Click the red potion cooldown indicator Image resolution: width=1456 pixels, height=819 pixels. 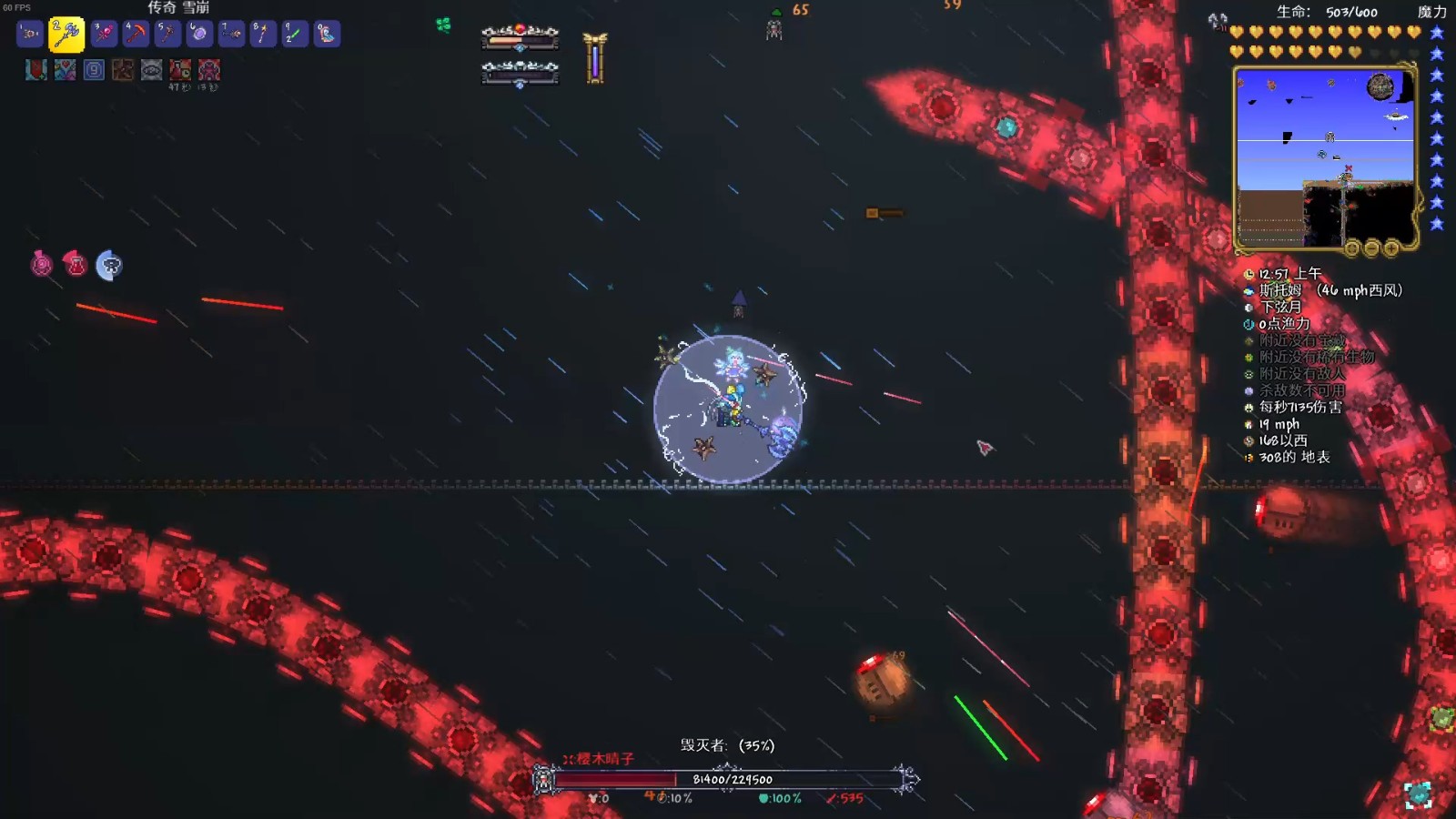pyautogui.click(x=76, y=265)
